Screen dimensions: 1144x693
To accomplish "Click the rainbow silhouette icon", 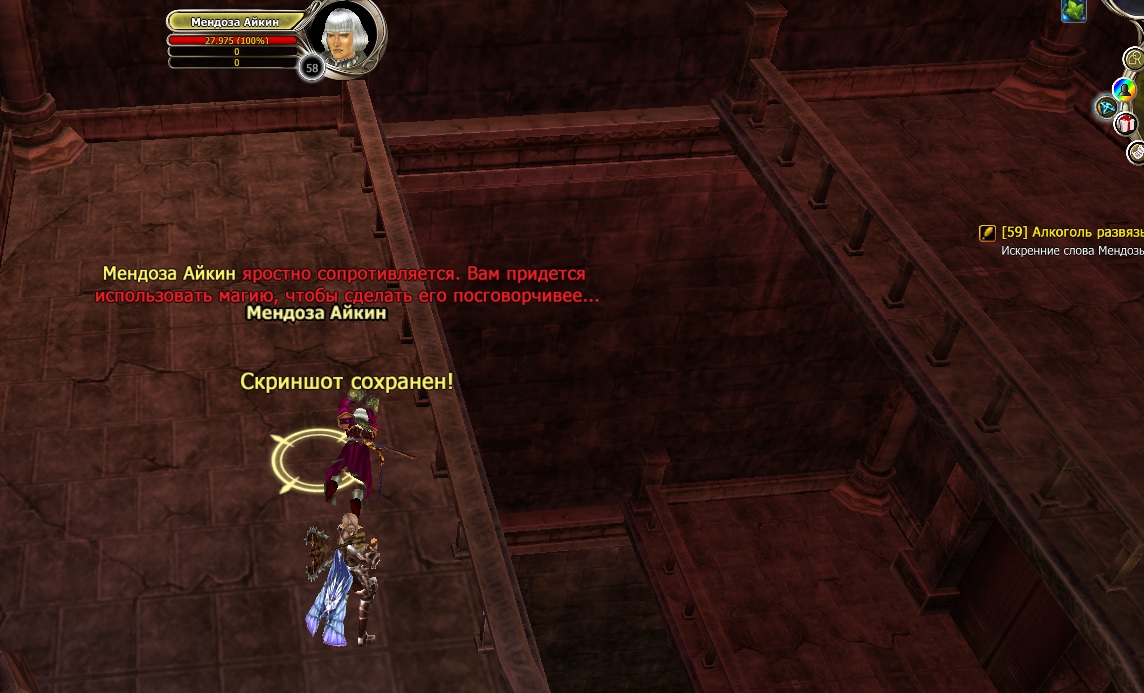I will tap(1125, 90).
